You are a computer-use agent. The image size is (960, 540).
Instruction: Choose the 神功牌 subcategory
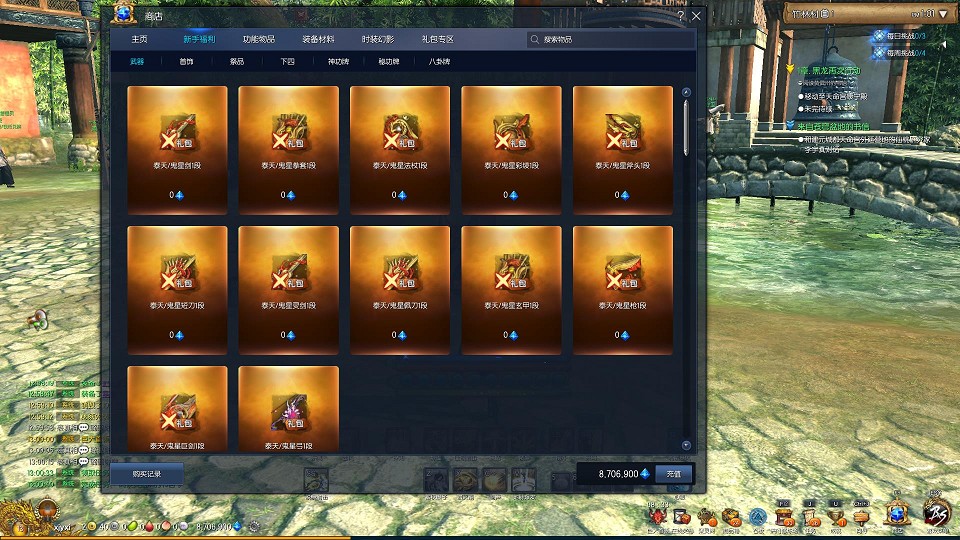coord(338,62)
